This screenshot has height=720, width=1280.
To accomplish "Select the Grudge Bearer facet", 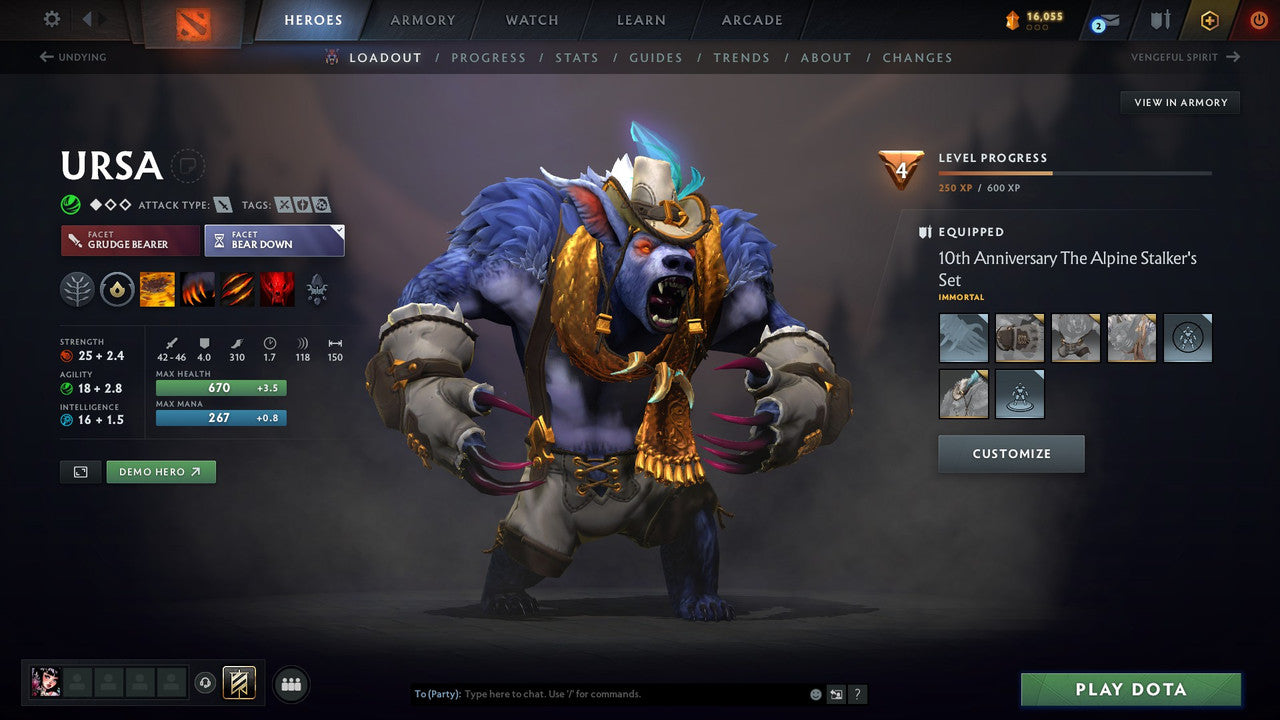I will 129,240.
